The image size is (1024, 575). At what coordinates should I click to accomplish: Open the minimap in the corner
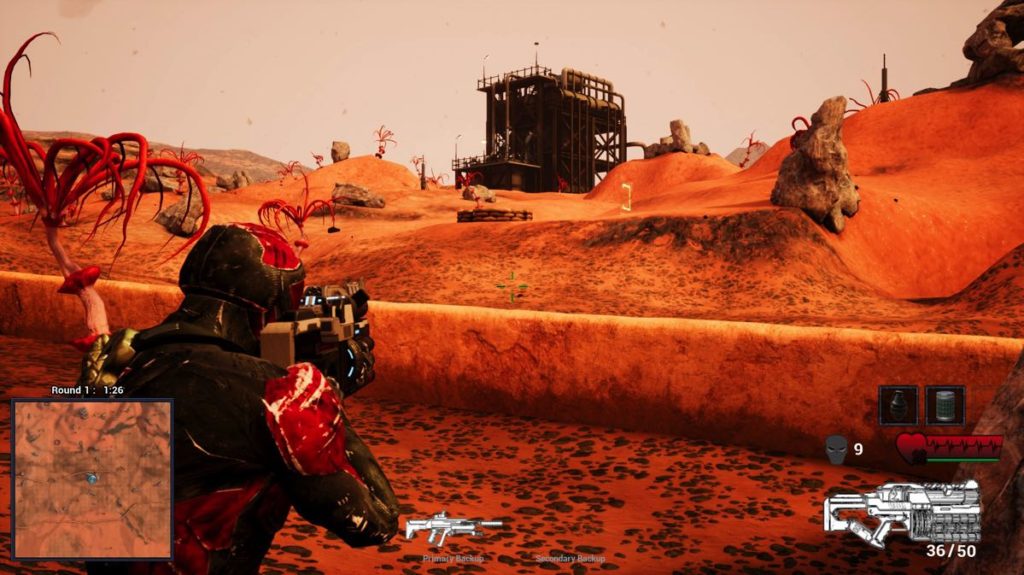tap(92, 479)
